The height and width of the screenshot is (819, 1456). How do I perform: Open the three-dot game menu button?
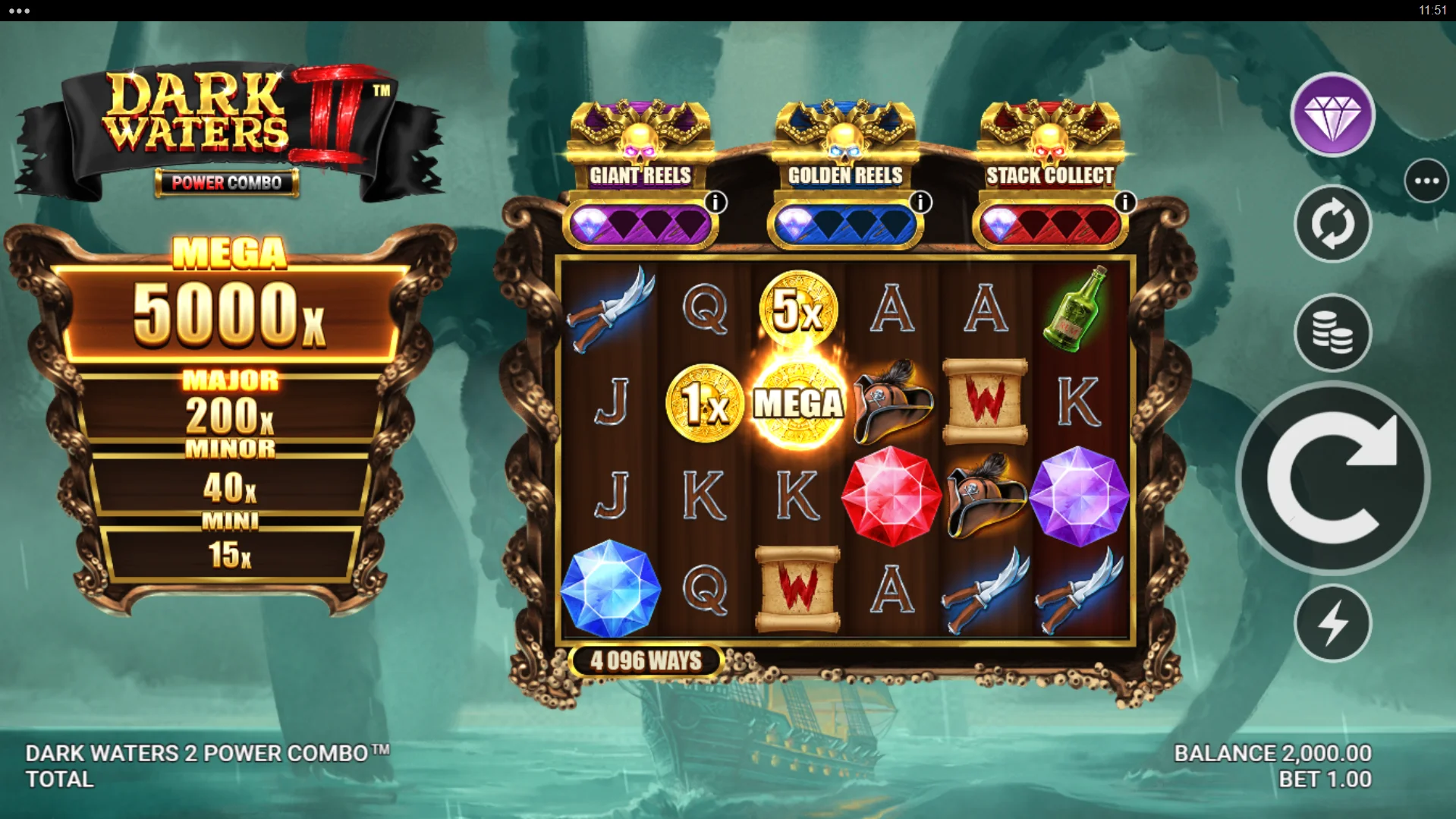tap(1426, 181)
